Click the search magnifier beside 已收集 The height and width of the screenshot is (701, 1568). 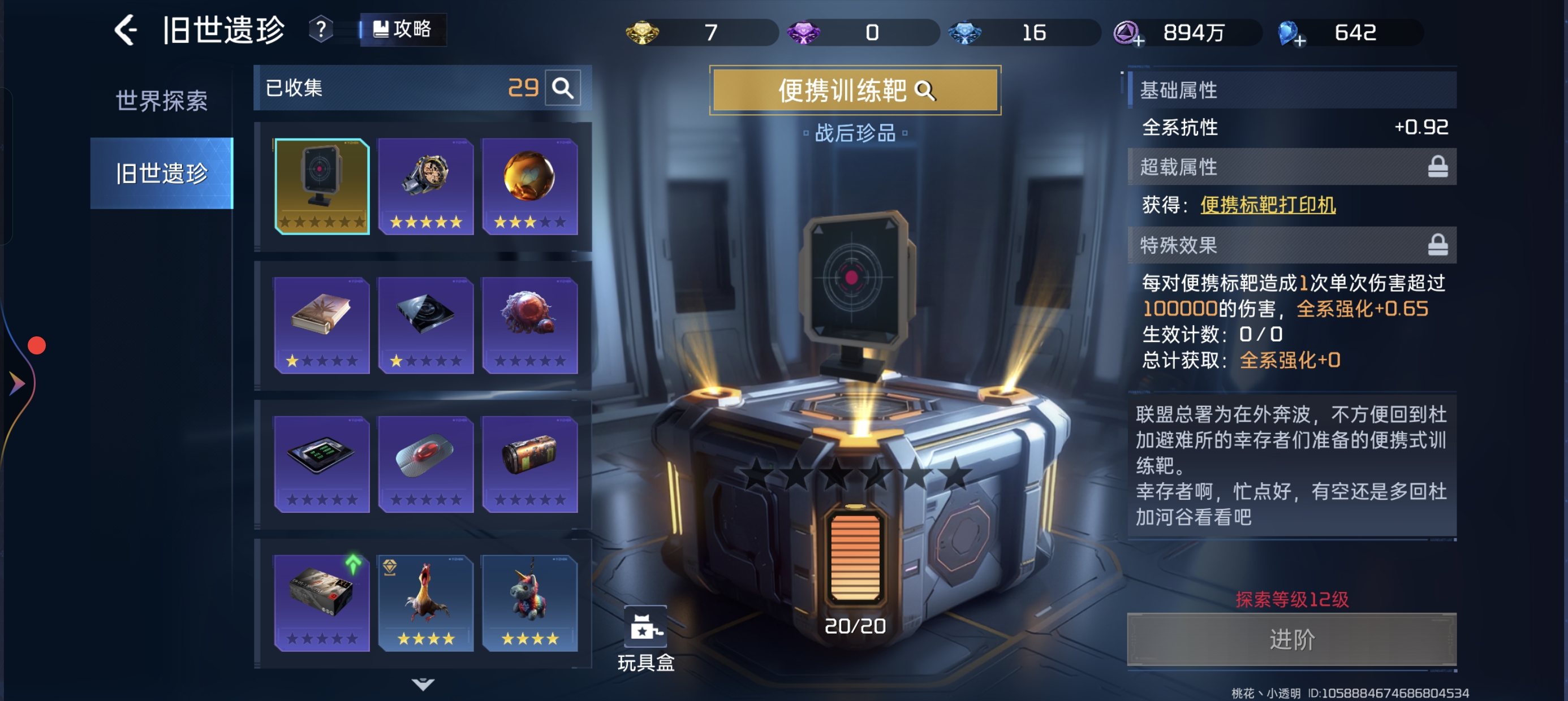(x=562, y=88)
